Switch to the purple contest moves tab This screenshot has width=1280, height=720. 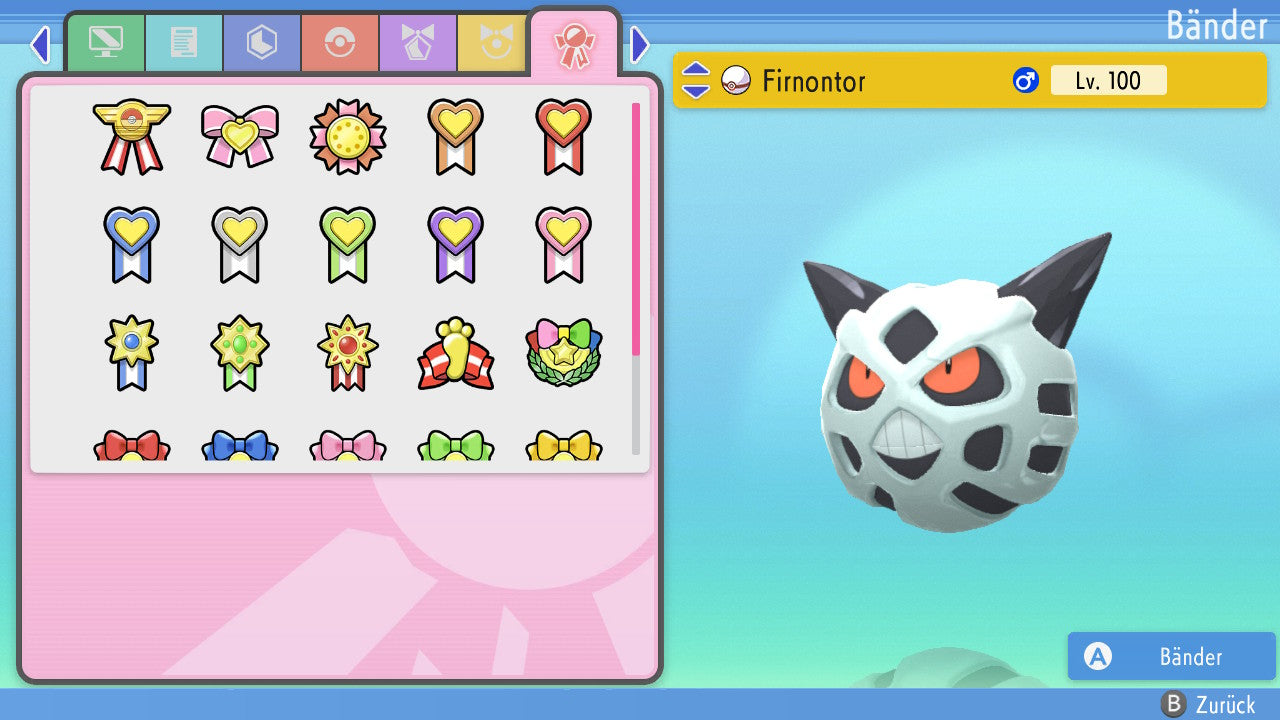click(418, 44)
